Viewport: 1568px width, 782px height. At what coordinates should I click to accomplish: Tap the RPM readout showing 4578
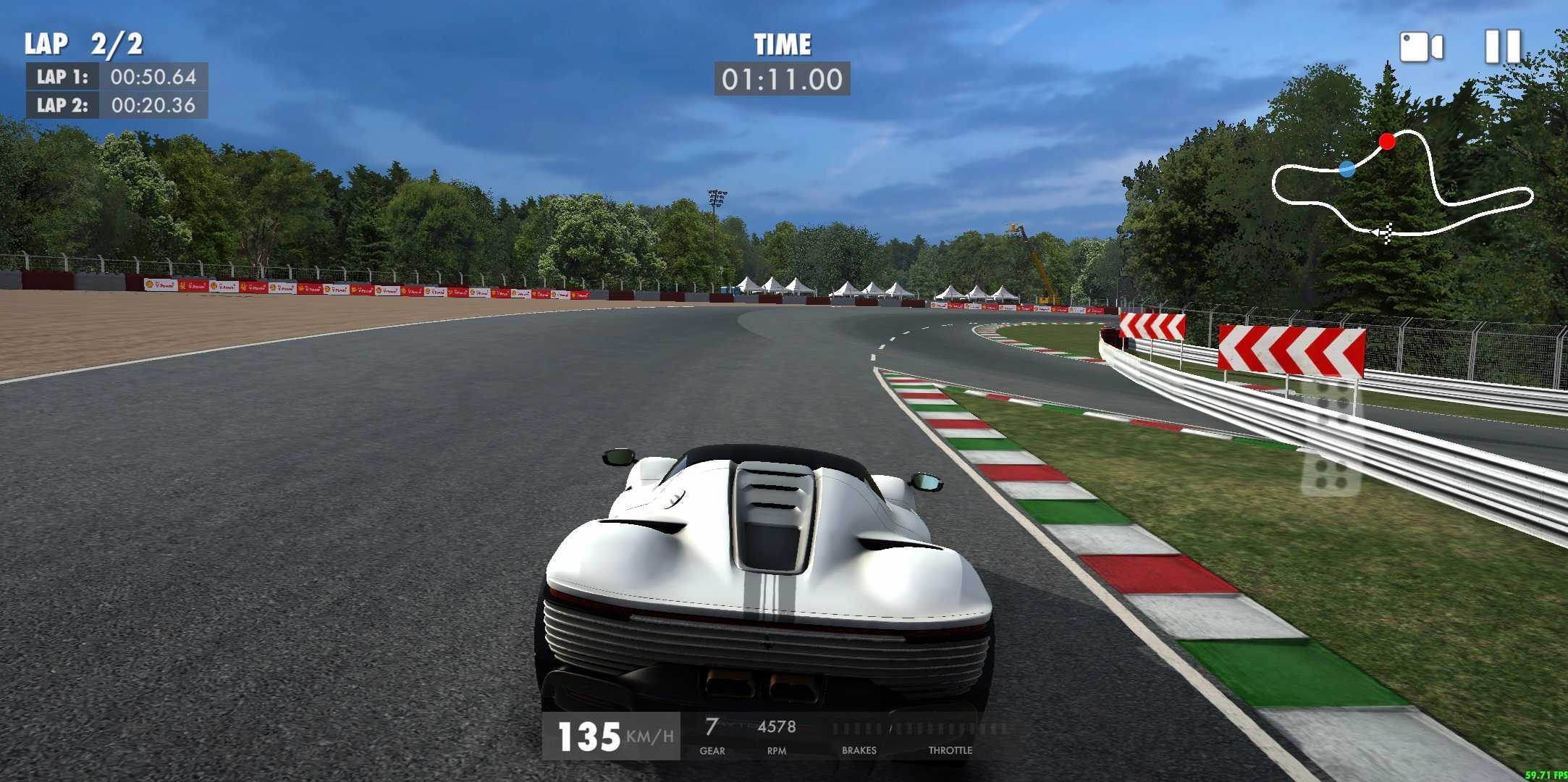pyautogui.click(x=777, y=731)
